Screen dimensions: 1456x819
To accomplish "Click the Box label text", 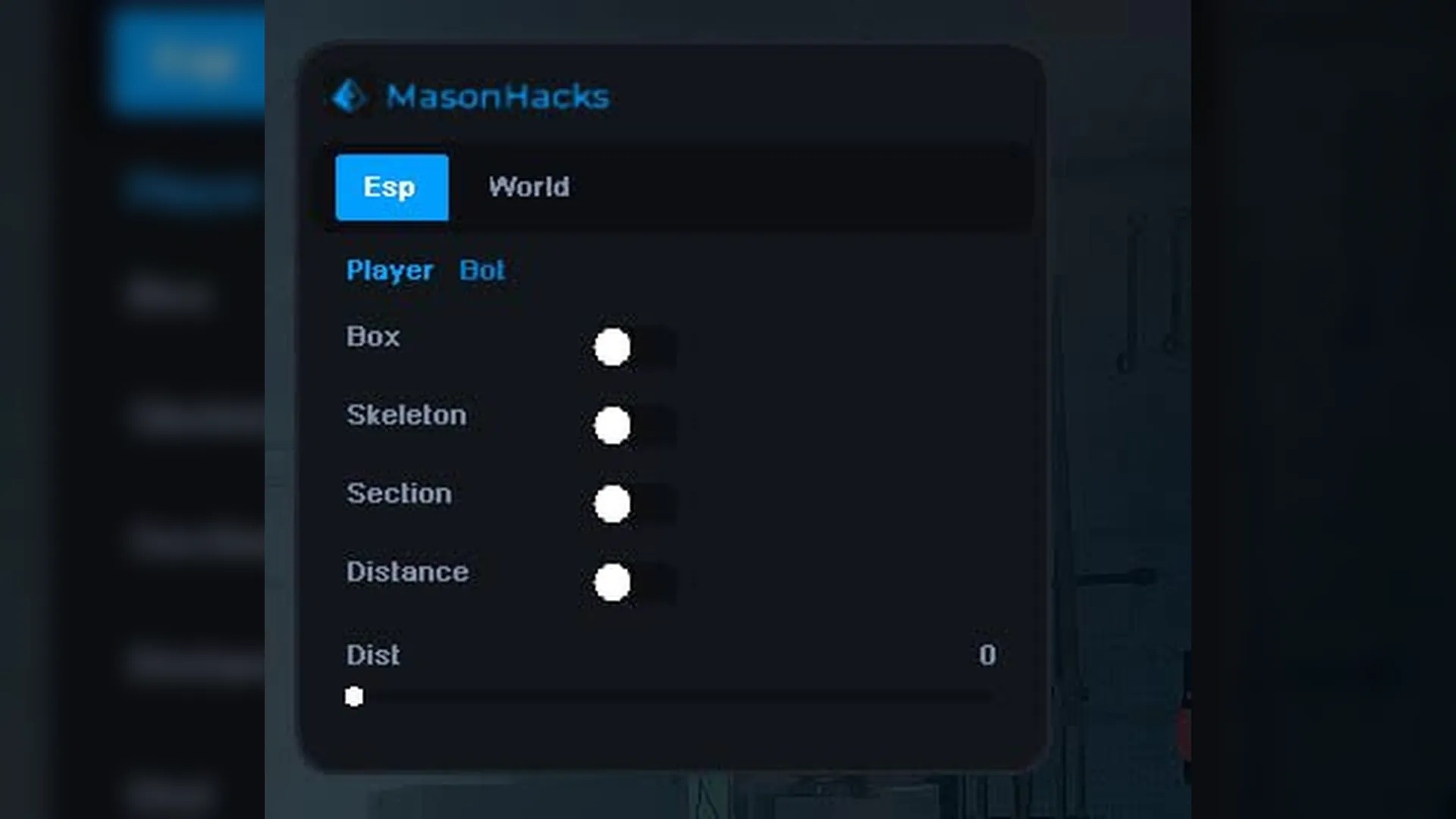I will tap(373, 337).
